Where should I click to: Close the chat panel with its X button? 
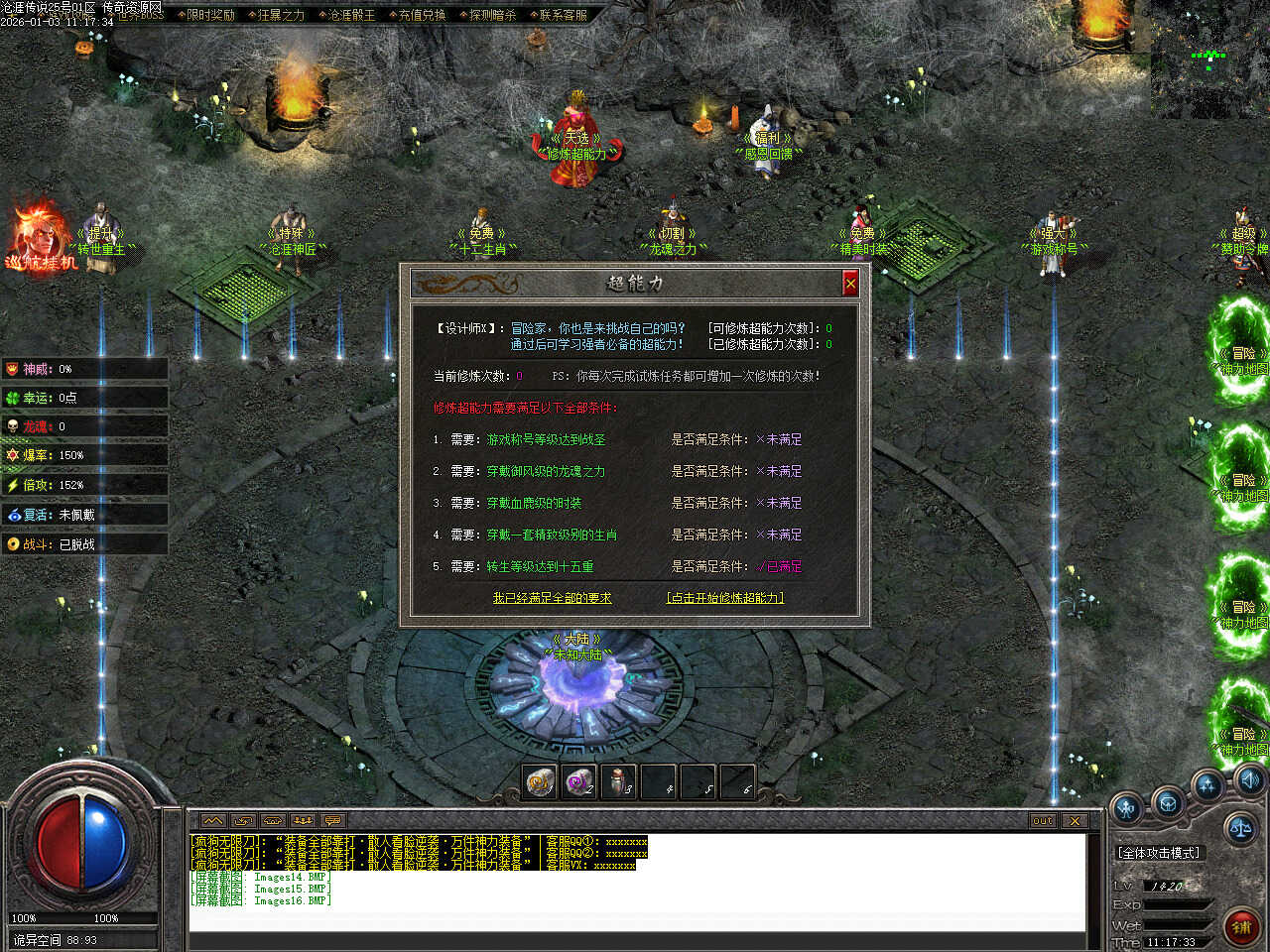[1075, 820]
